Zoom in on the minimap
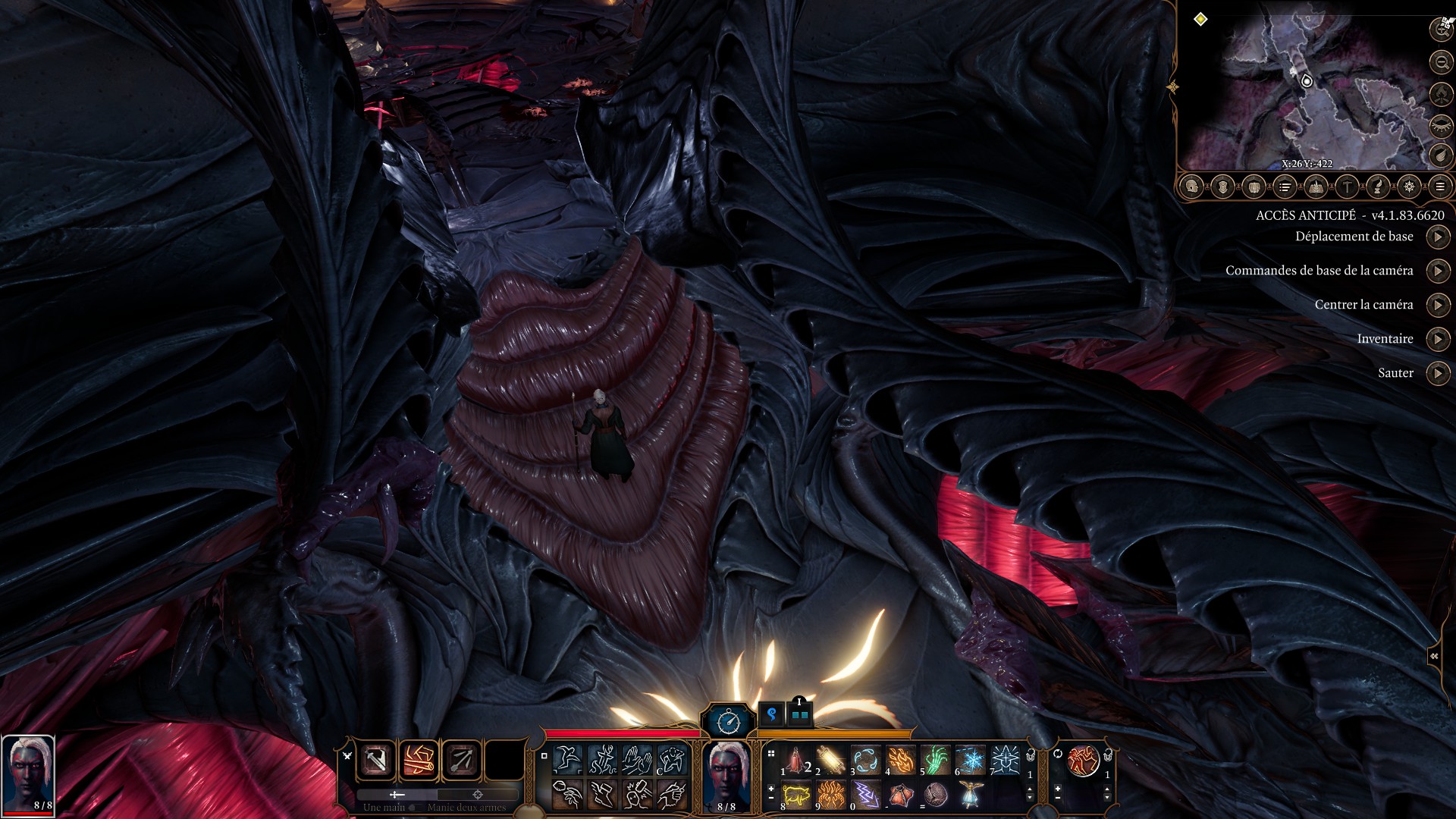Viewport: 1456px width, 819px height. tap(1440, 29)
